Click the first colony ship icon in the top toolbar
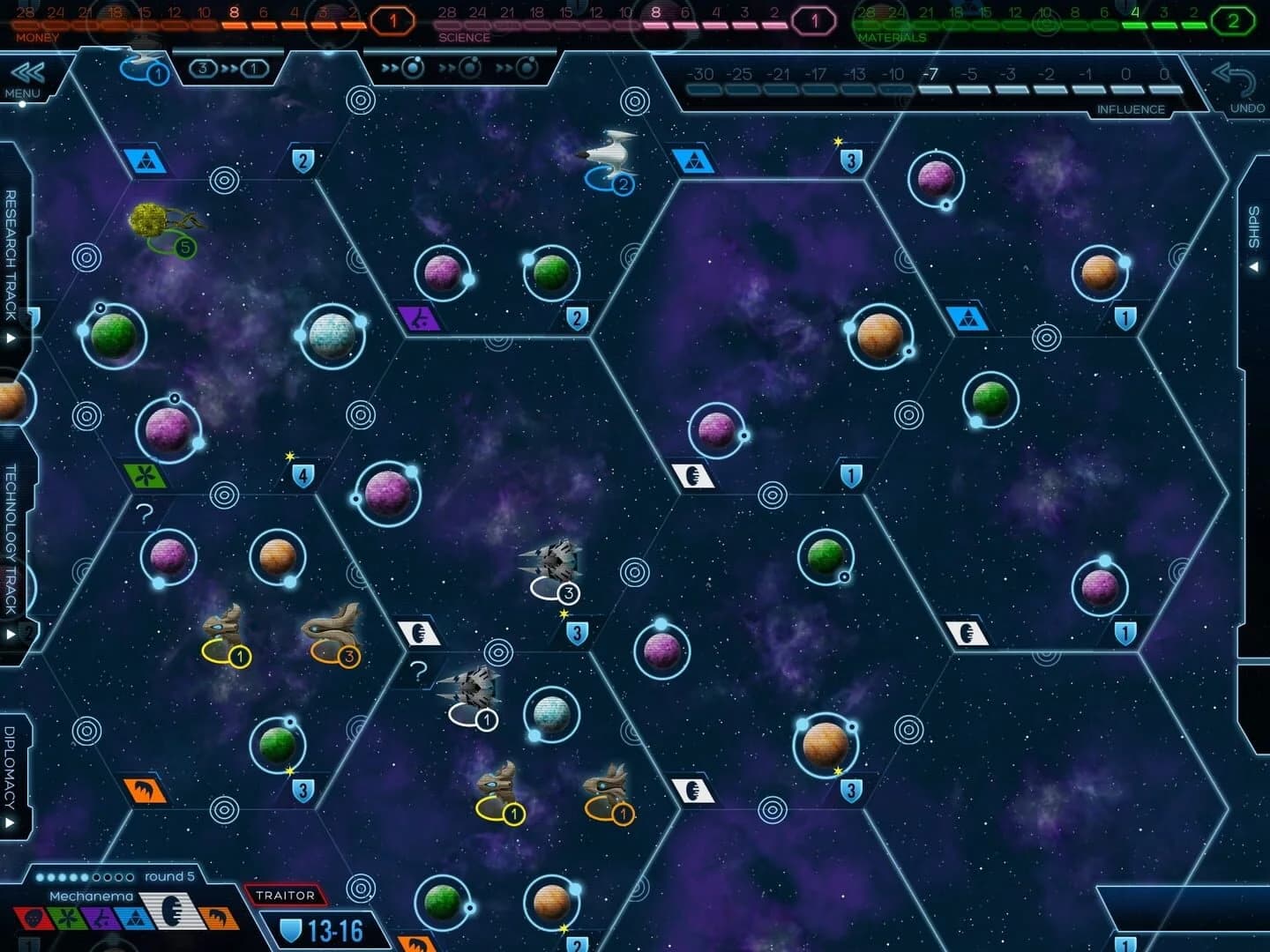 (x=413, y=67)
